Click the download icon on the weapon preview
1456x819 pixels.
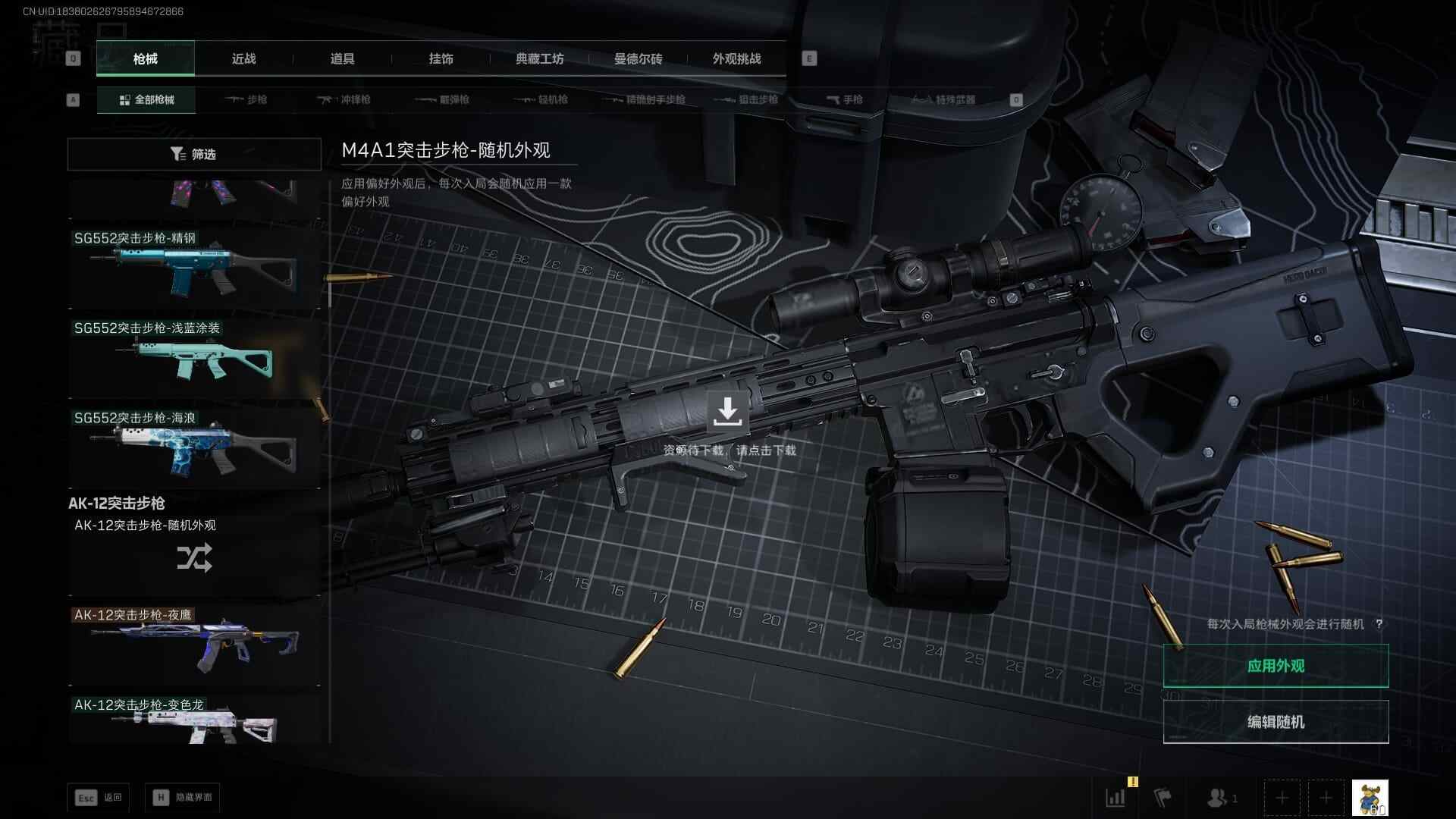point(727,412)
